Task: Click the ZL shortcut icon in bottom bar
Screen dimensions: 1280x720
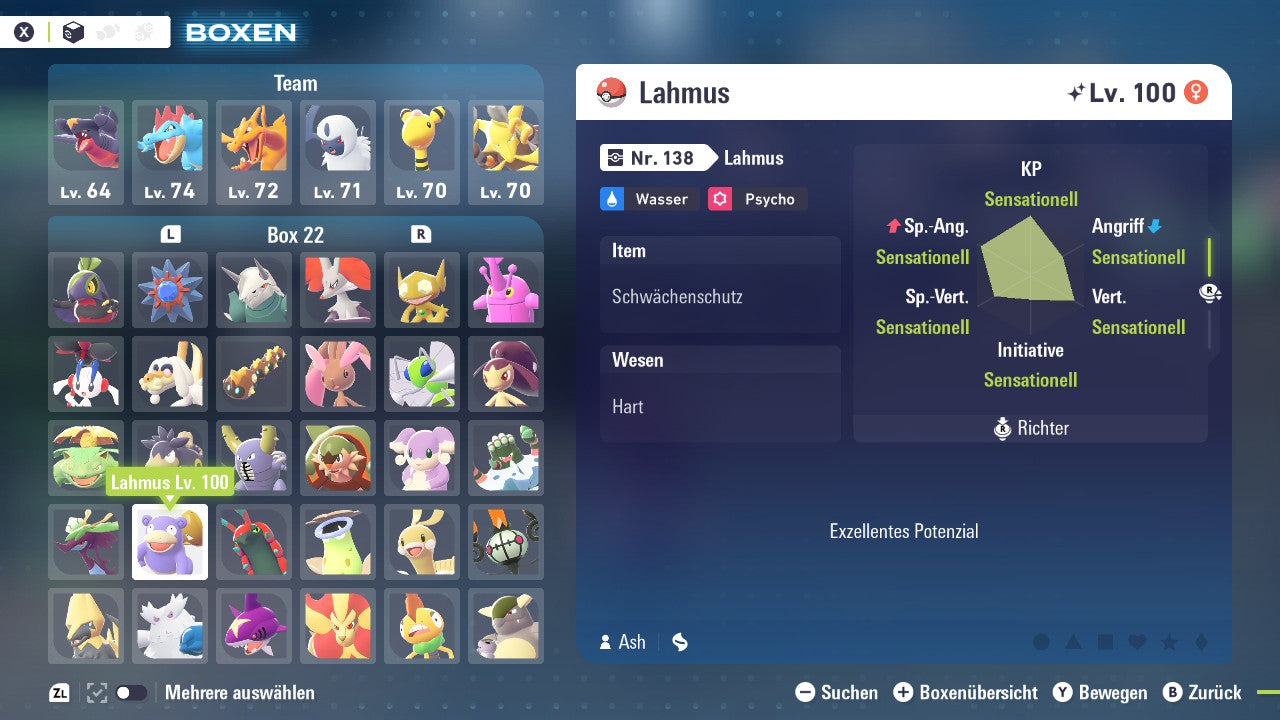Action: tap(58, 692)
